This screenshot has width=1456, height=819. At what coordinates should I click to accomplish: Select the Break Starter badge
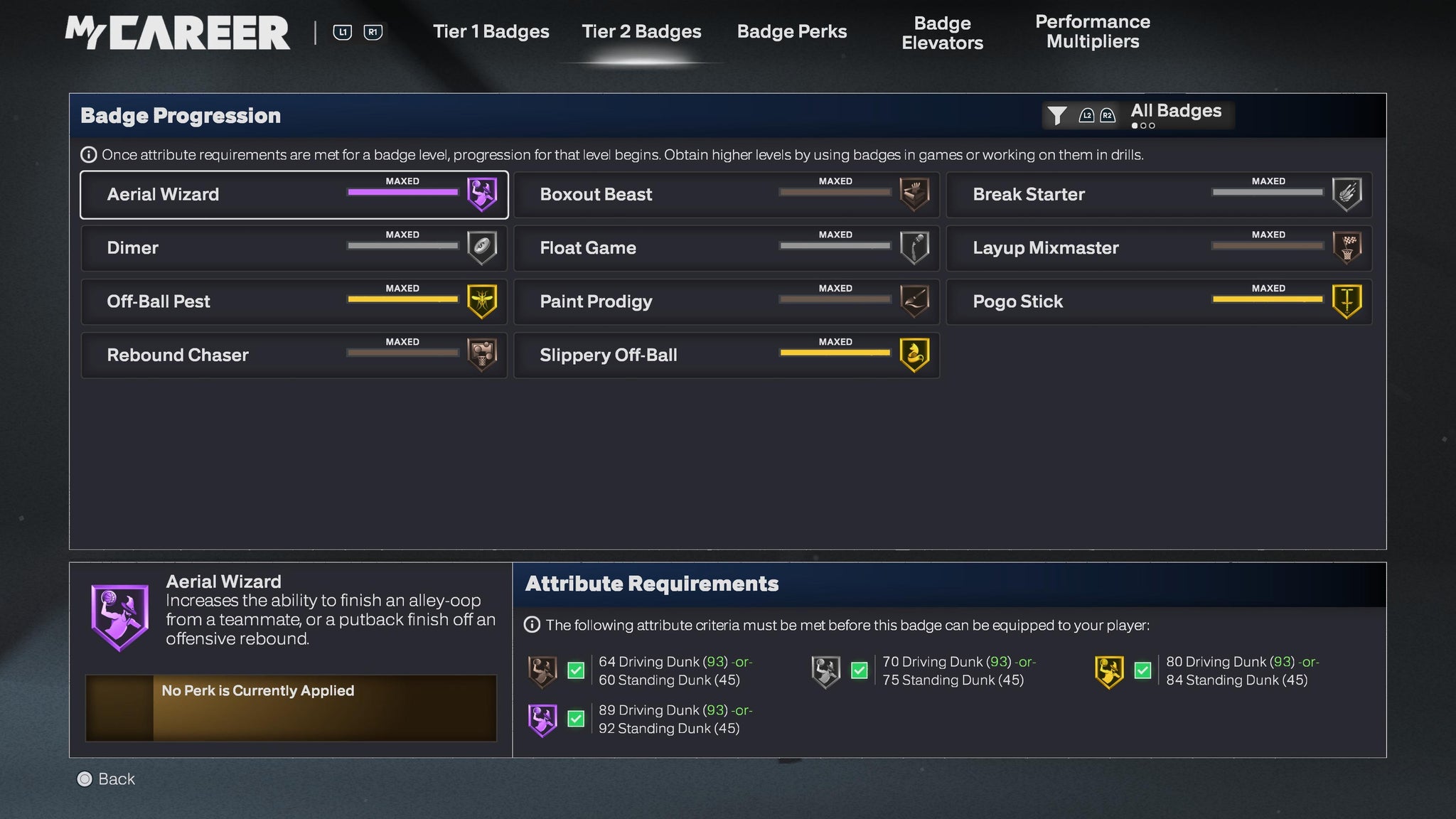[x=1158, y=195]
